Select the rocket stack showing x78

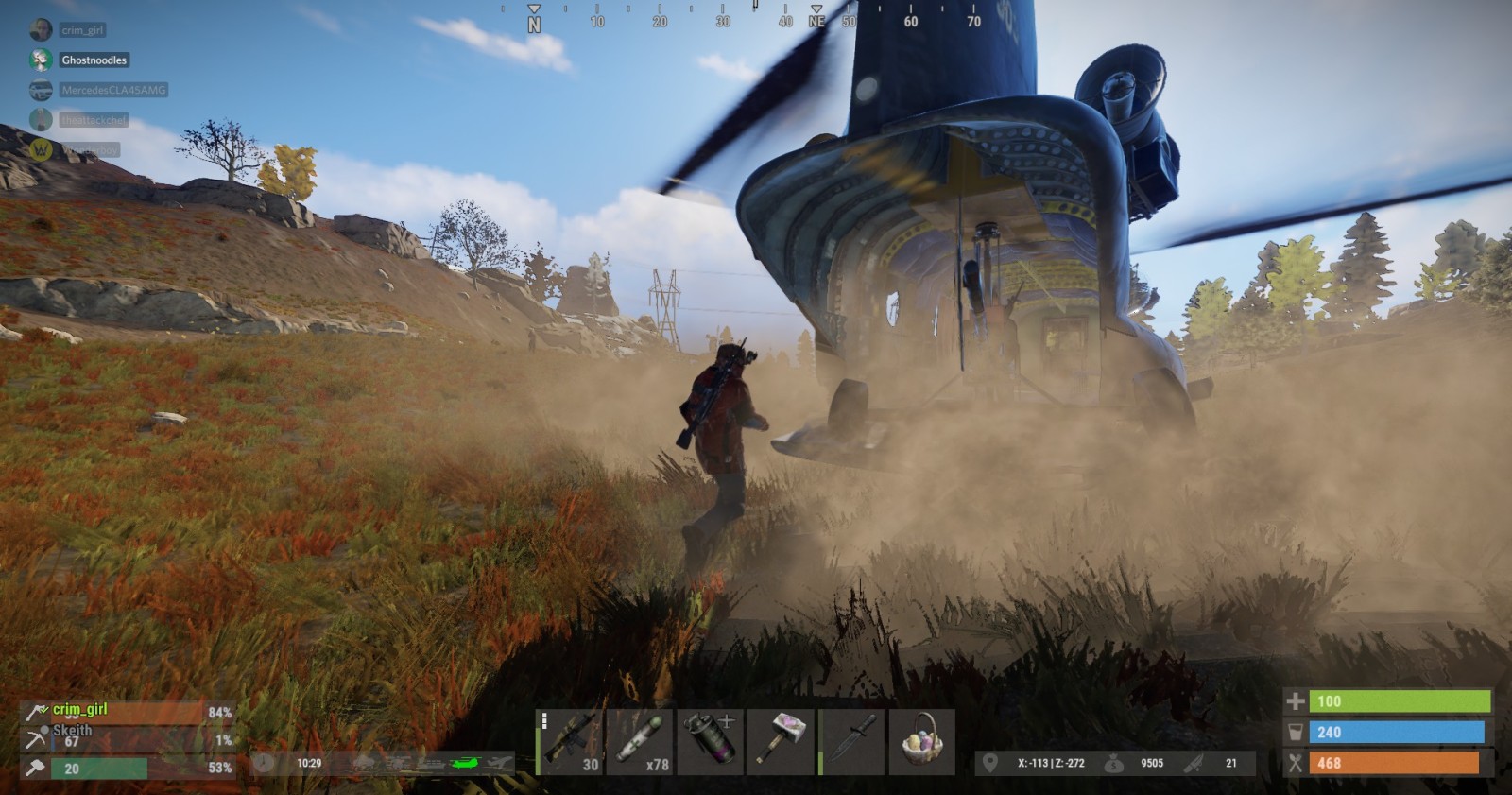[x=641, y=742]
